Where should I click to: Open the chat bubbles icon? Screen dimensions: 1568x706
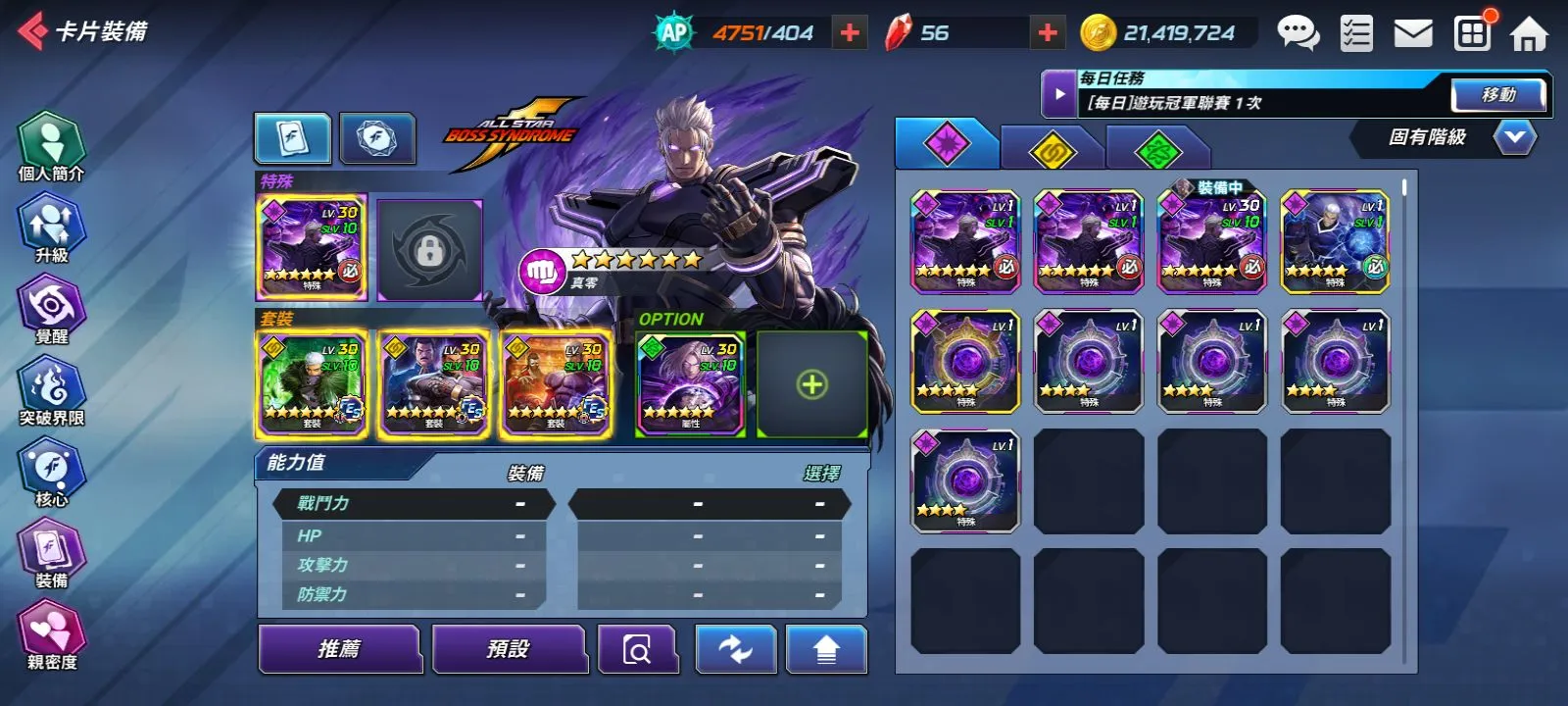point(1298,33)
